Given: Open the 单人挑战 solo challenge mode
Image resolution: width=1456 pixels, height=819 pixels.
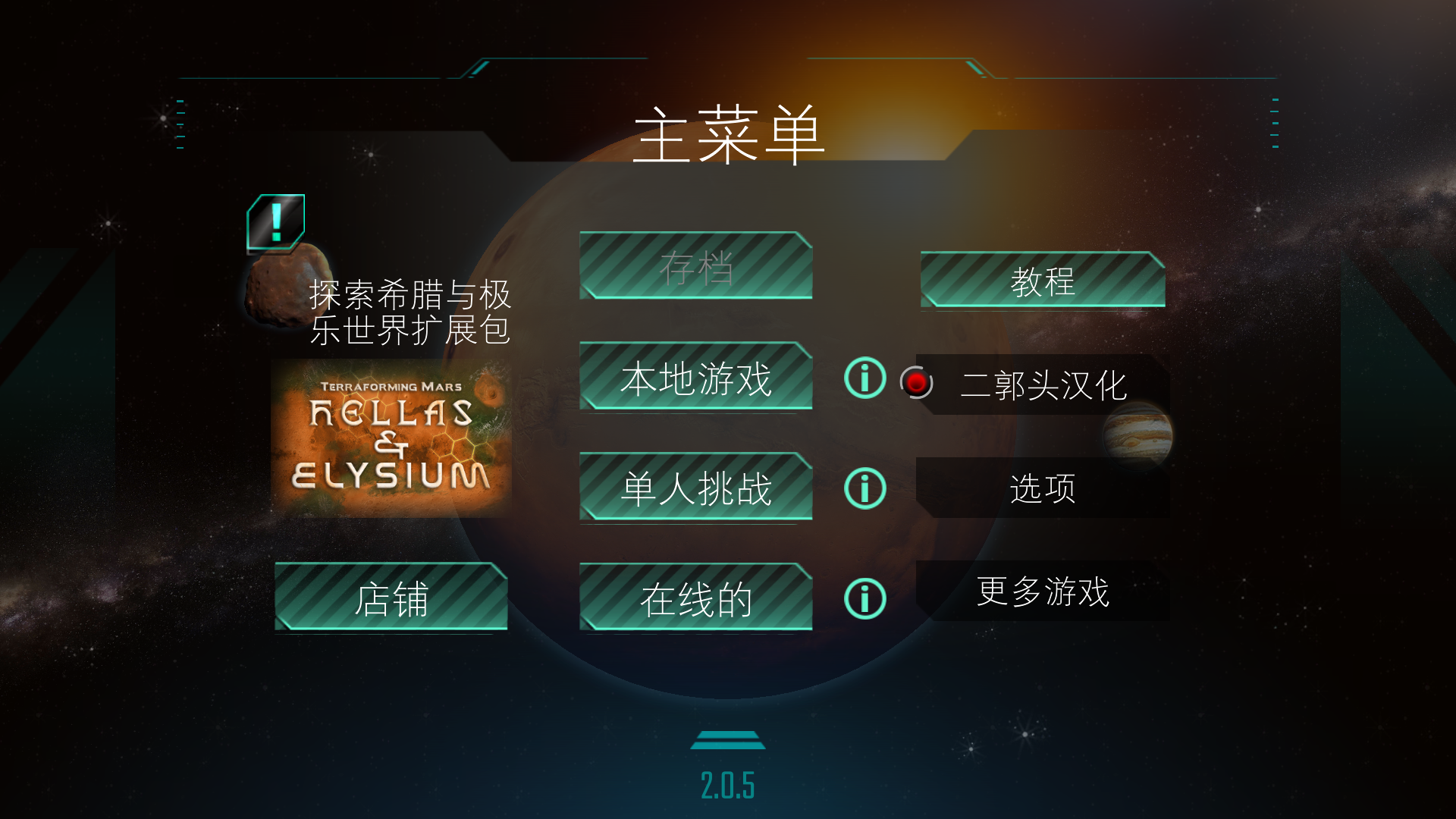Looking at the screenshot, I should [x=695, y=486].
